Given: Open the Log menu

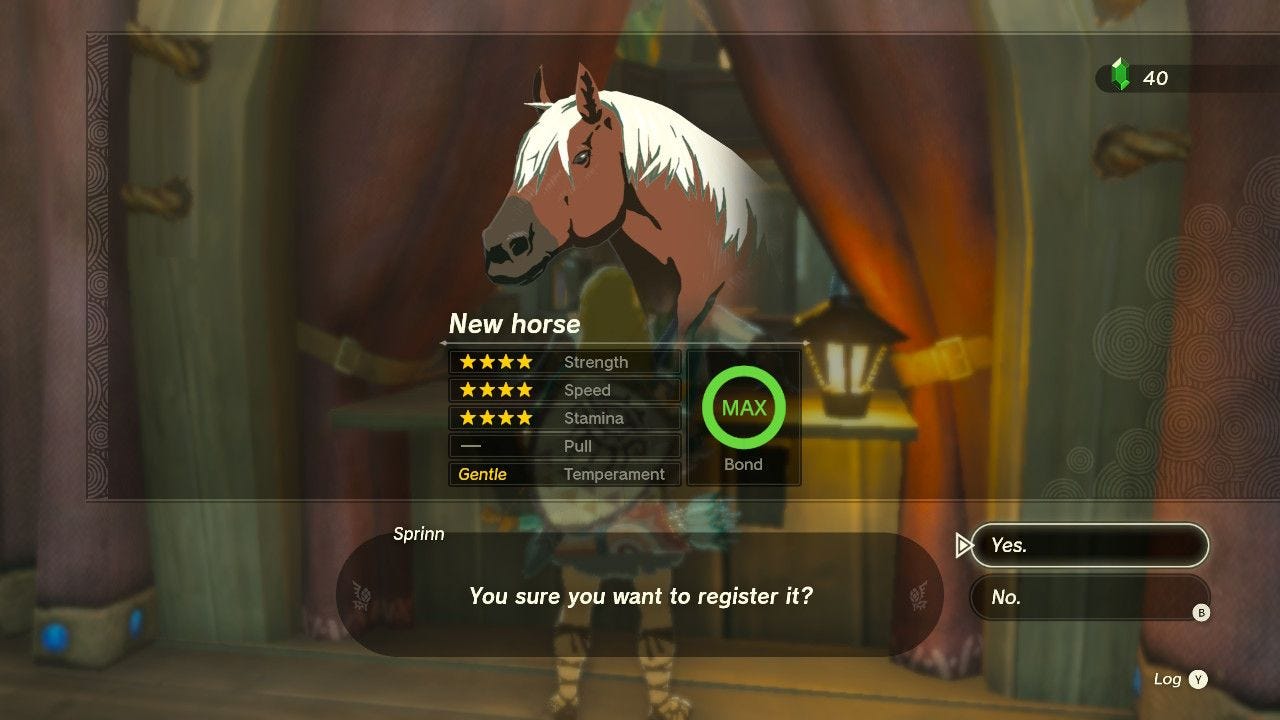Looking at the screenshot, I should 1168,678.
